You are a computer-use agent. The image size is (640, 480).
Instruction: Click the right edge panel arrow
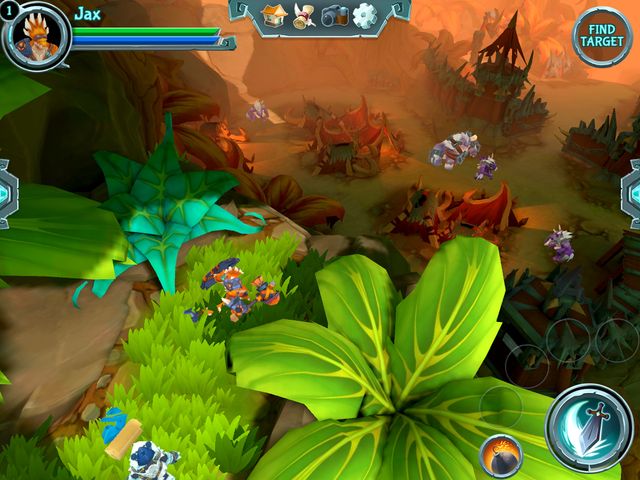point(632,193)
